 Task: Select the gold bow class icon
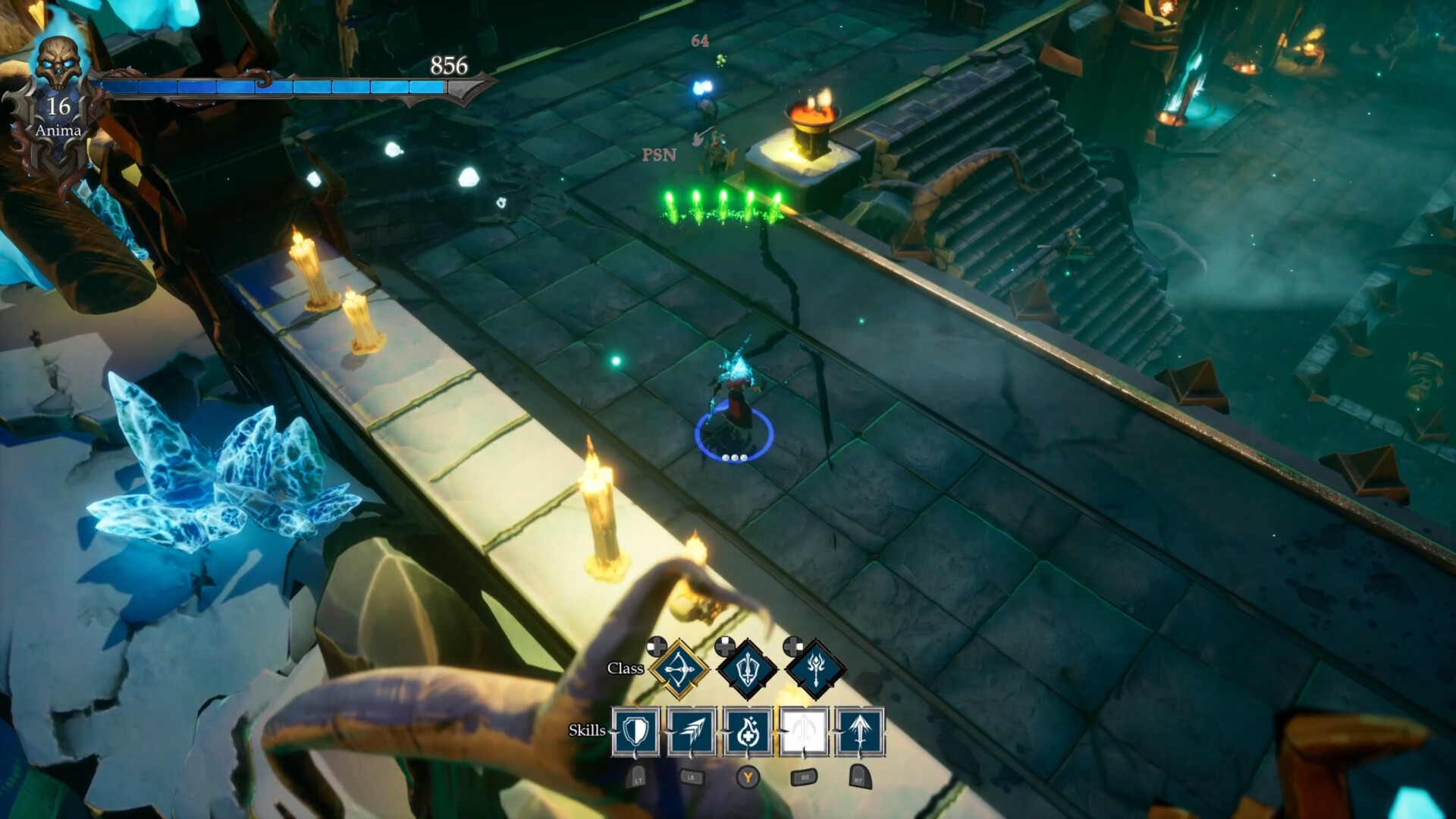680,668
